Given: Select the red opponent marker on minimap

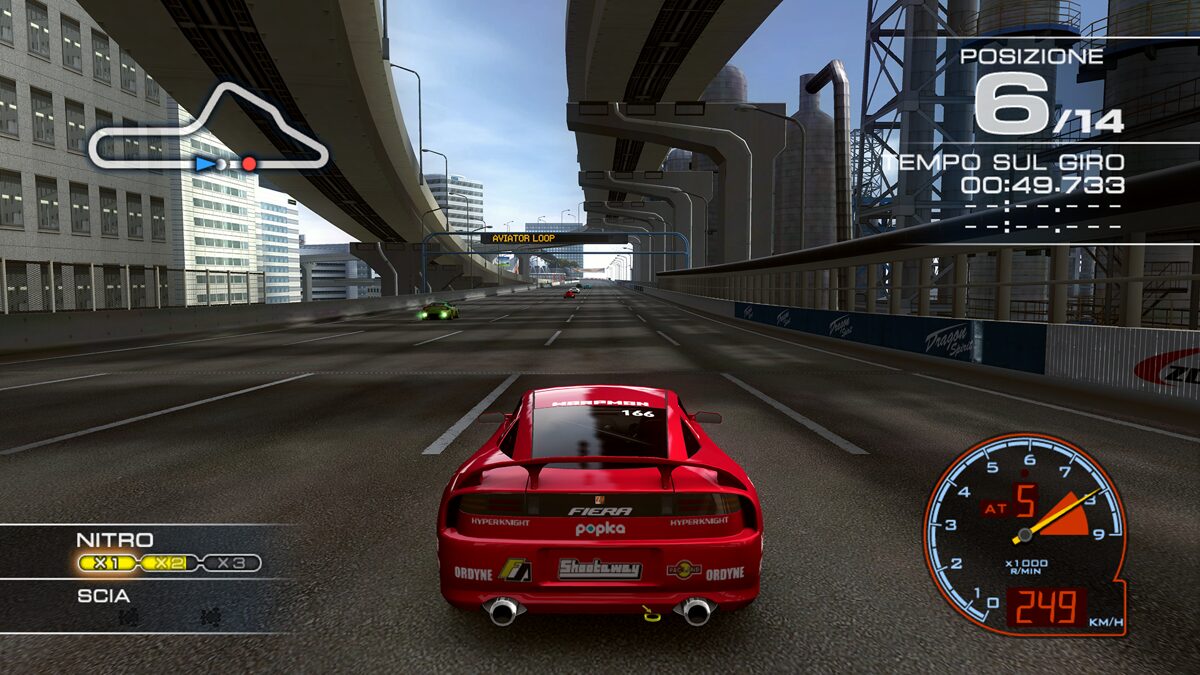Looking at the screenshot, I should click(249, 163).
